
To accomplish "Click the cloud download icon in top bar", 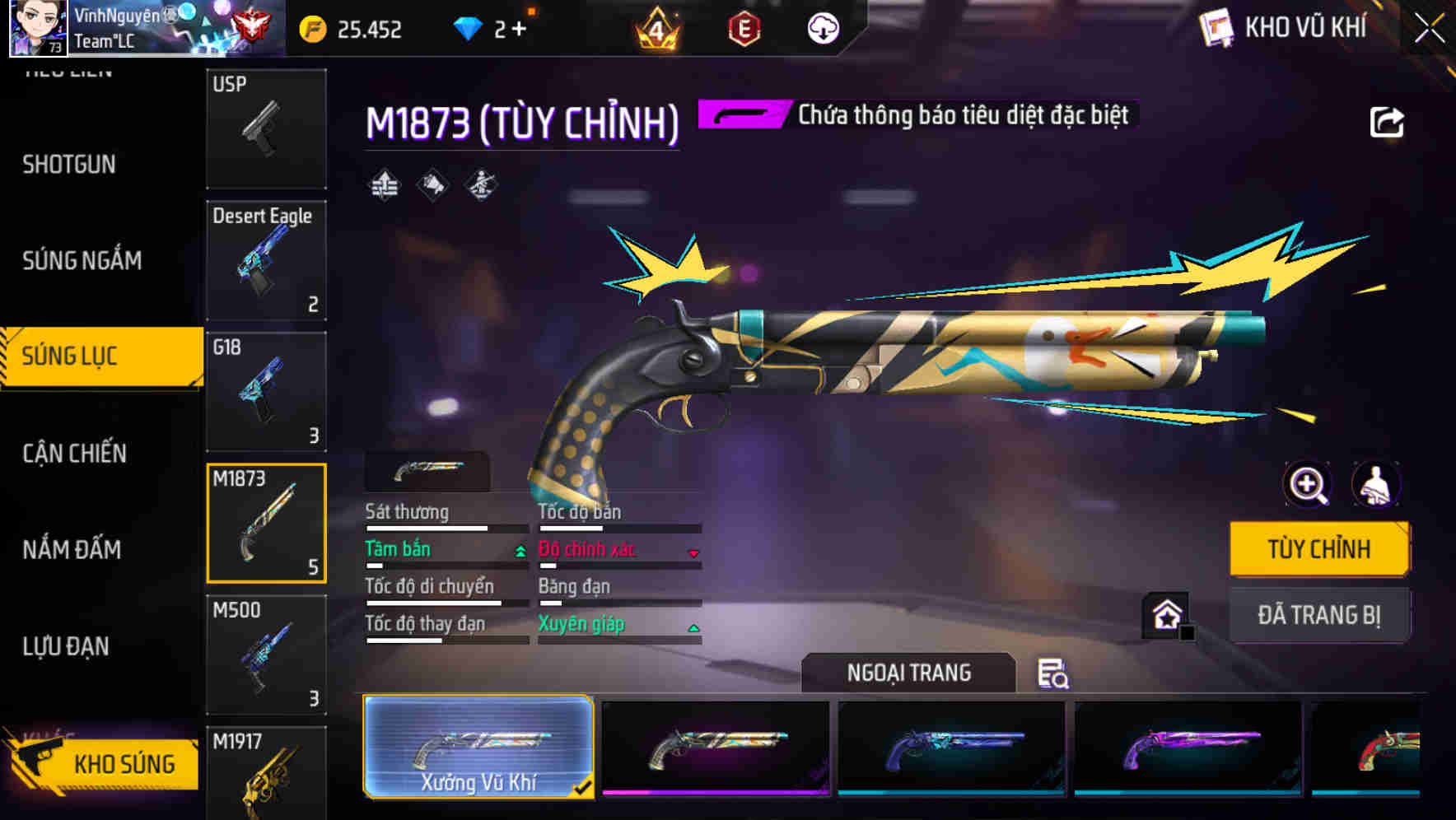I will 823,27.
